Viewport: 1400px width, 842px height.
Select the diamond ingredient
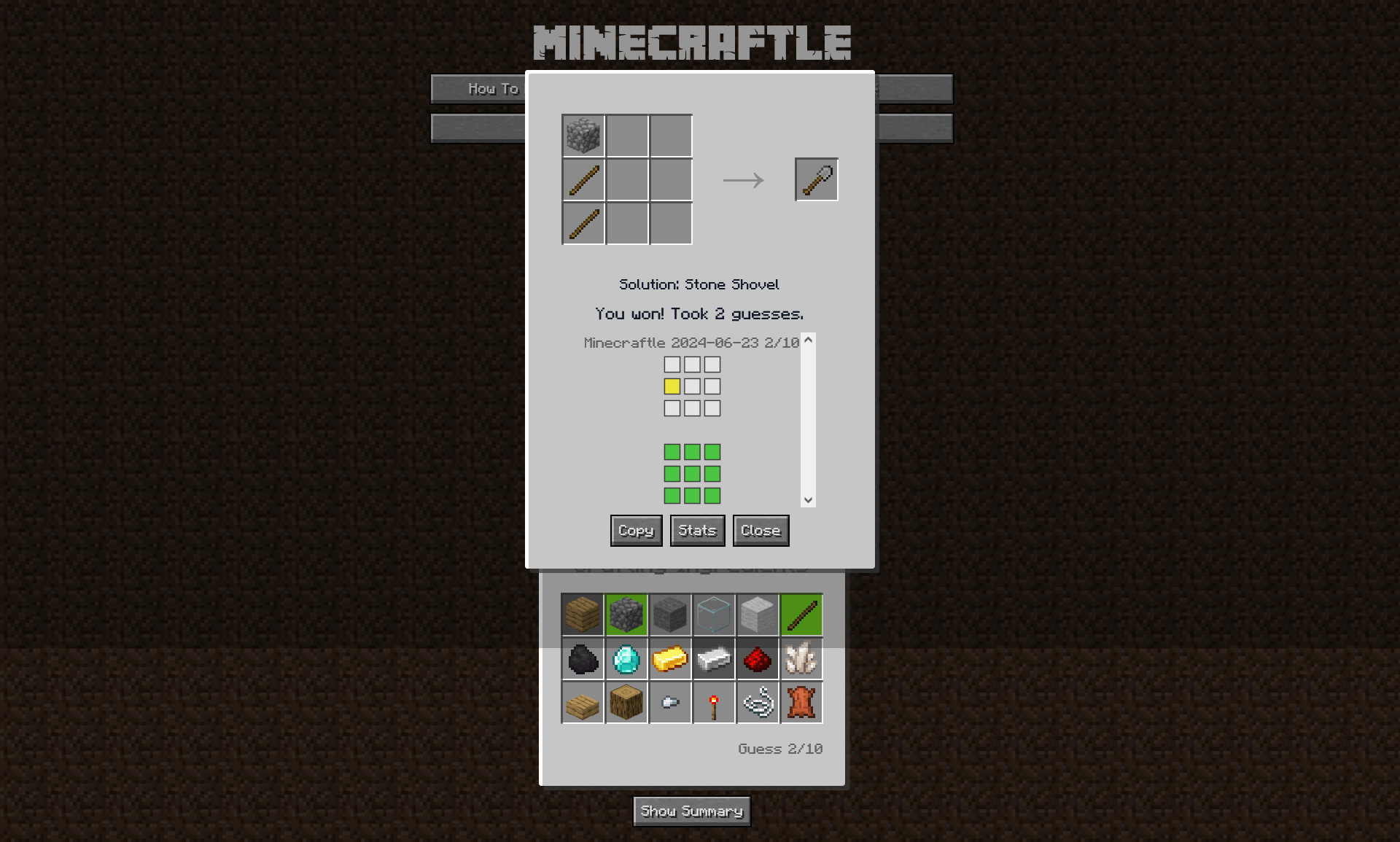click(626, 659)
